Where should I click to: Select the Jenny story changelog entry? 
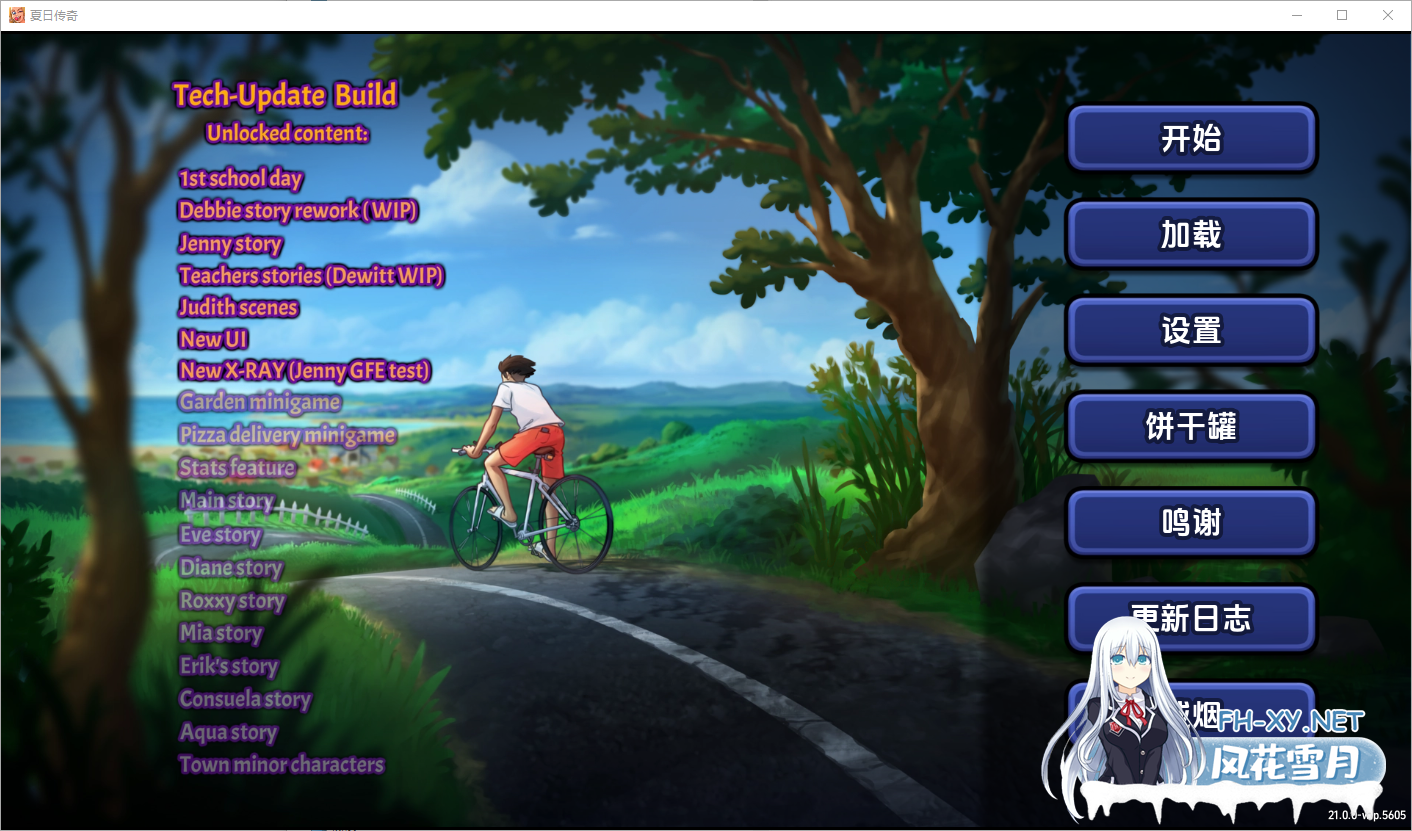(x=229, y=244)
